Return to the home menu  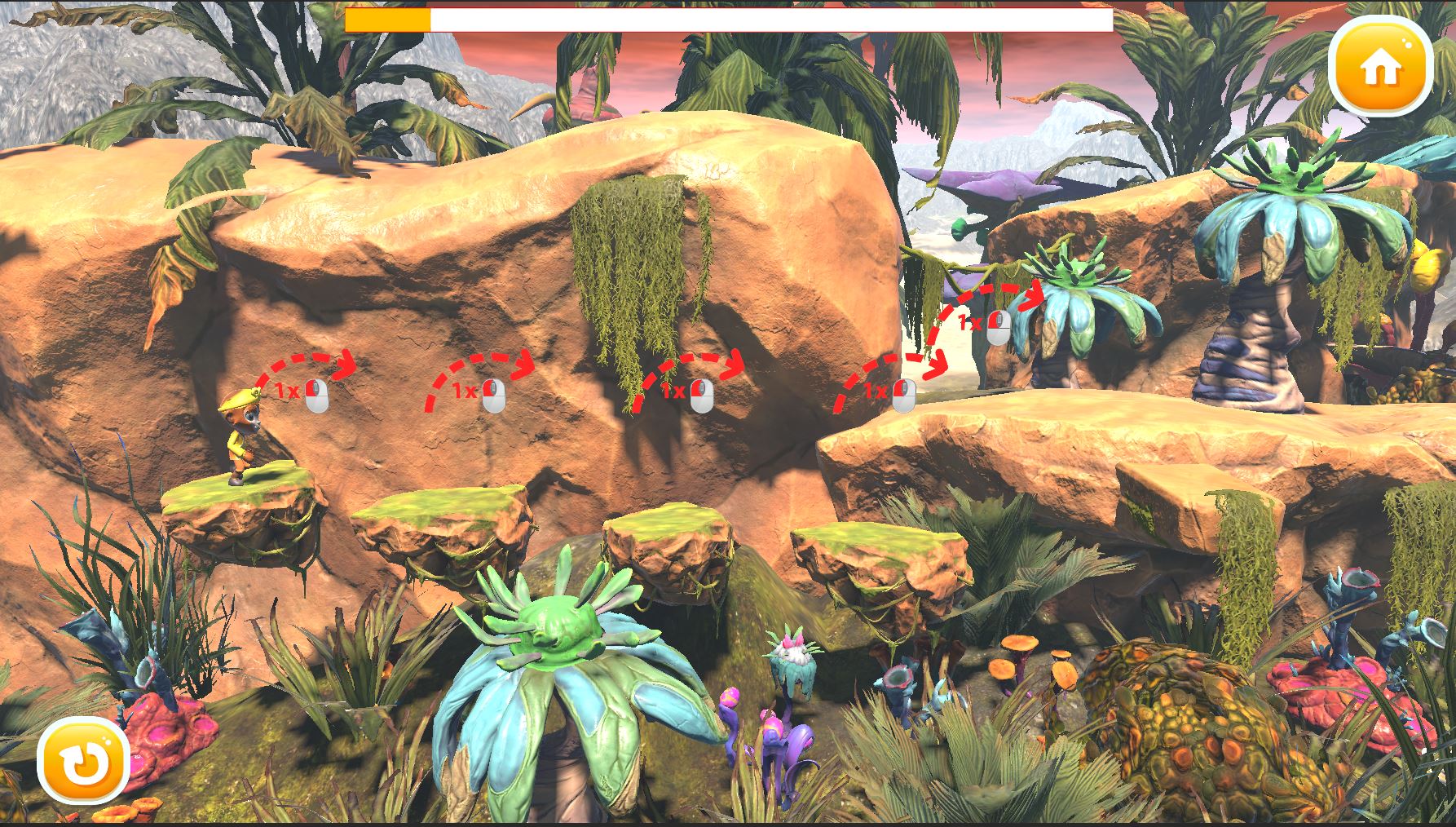point(1380,68)
